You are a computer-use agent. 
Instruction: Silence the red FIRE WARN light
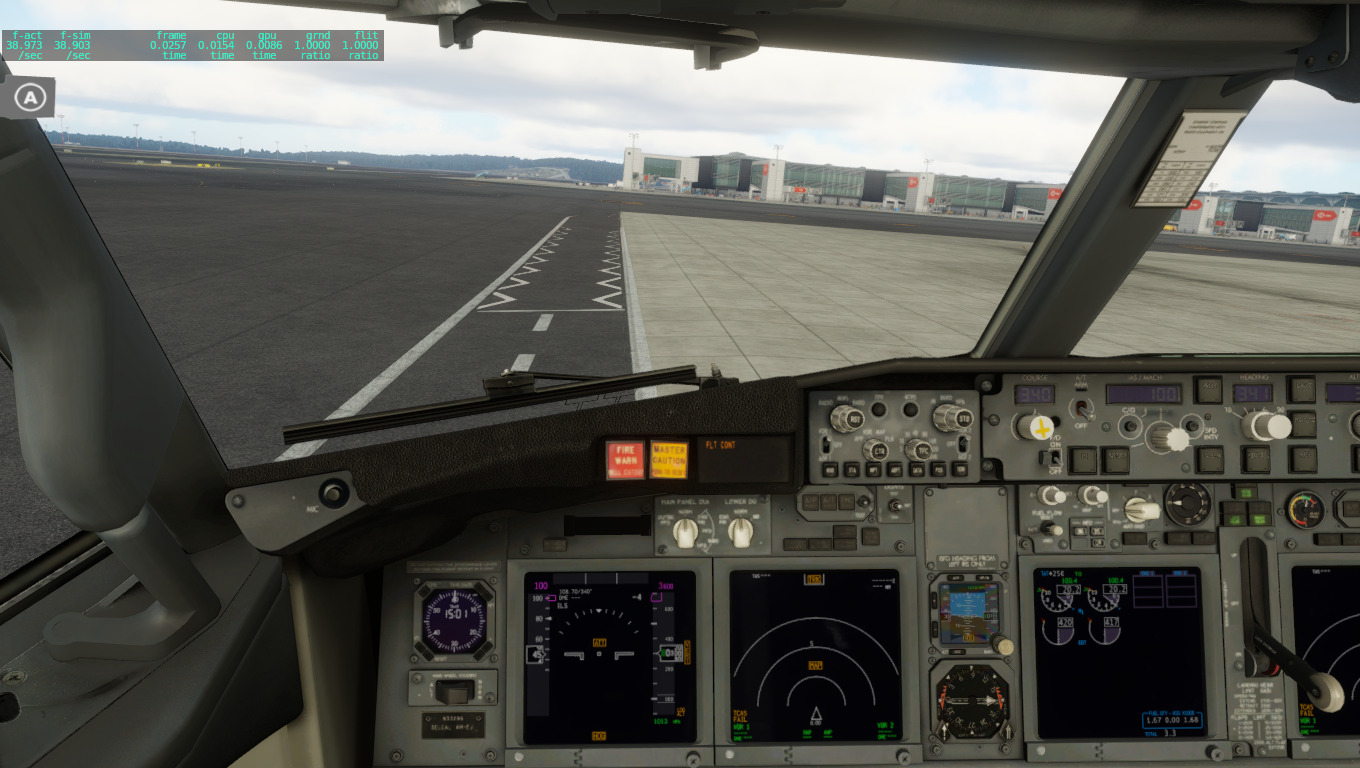[x=626, y=460]
